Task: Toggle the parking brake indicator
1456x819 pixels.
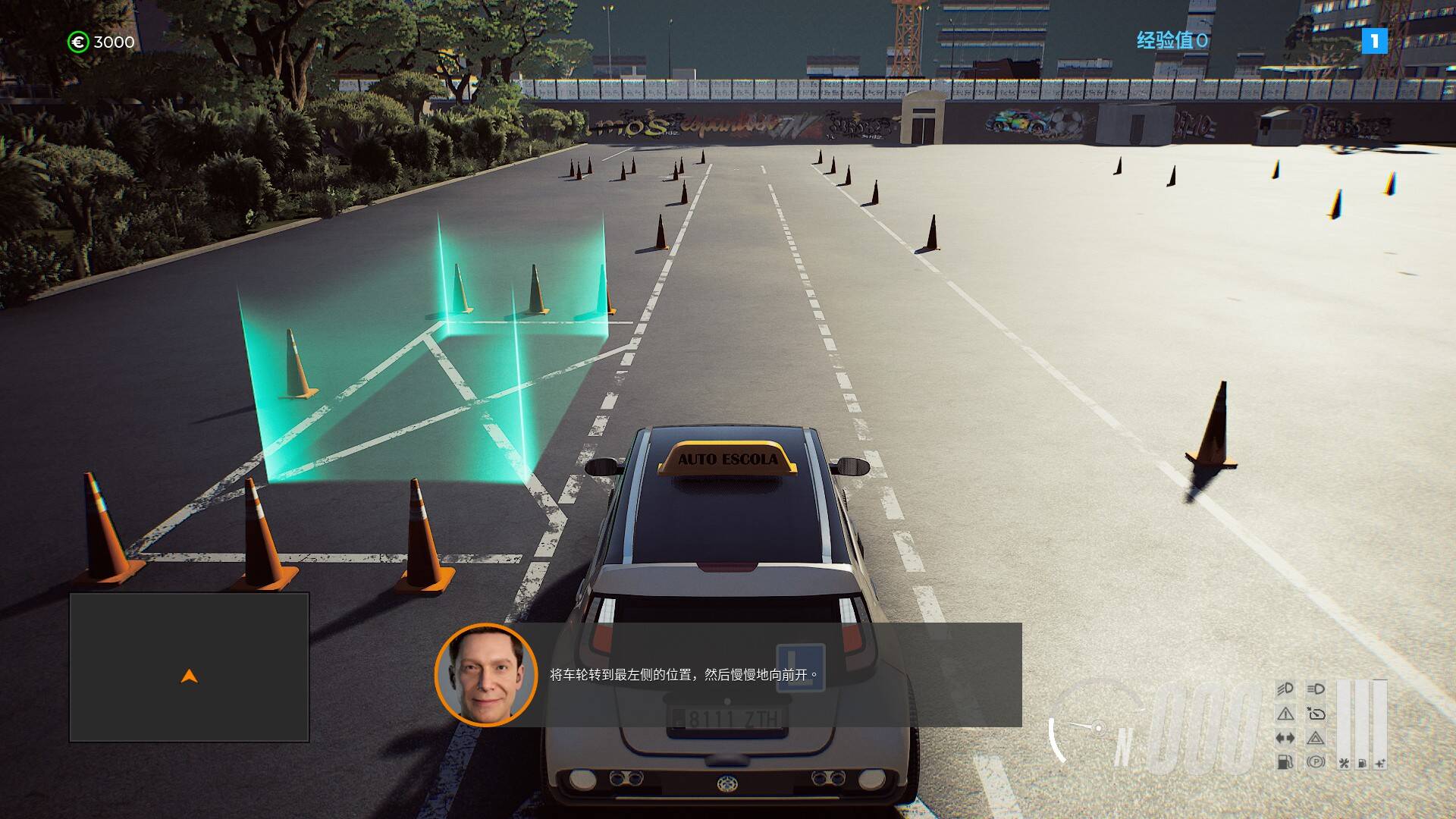Action: pyautogui.click(x=1316, y=761)
